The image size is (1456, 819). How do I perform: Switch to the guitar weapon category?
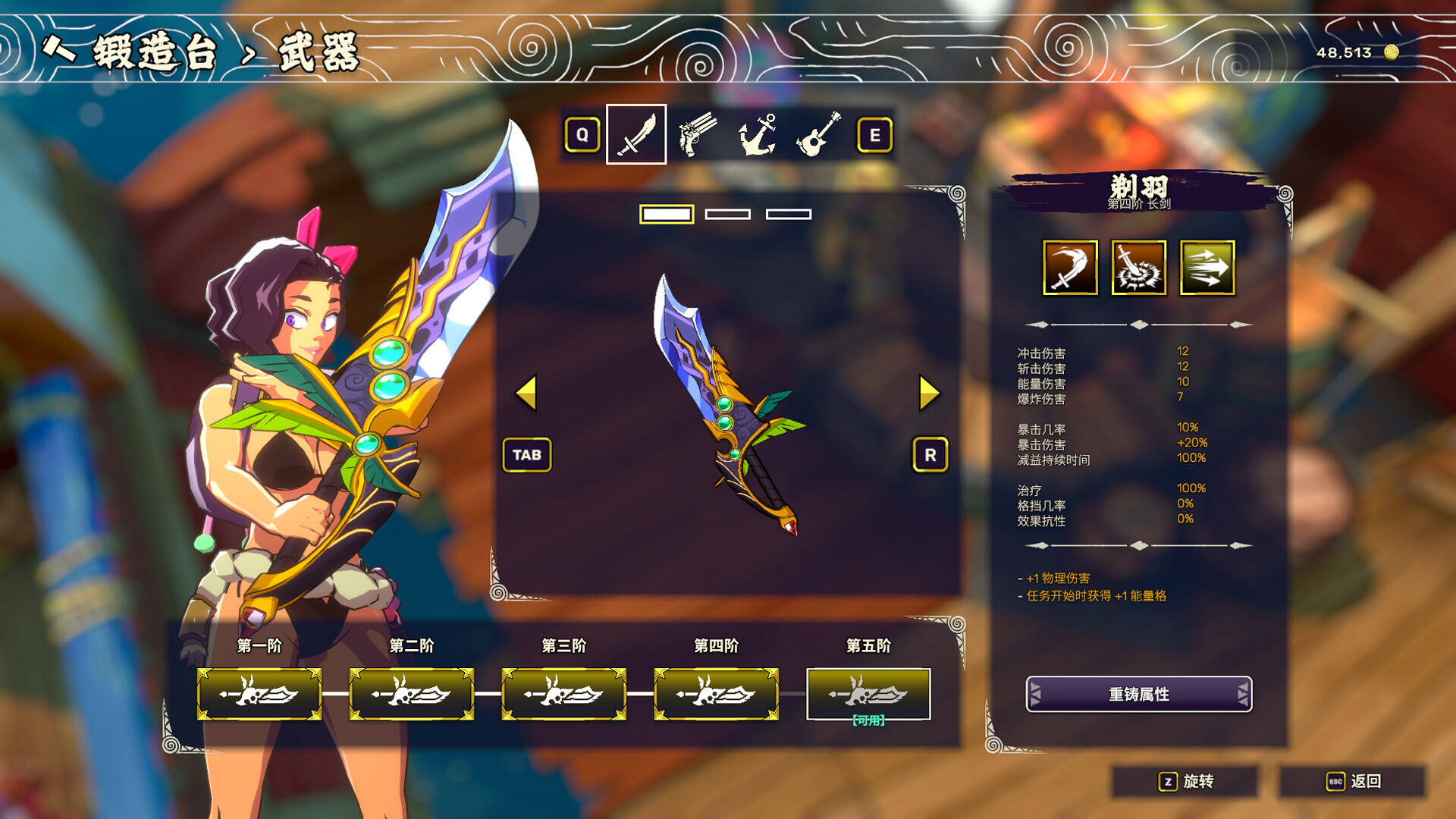818,135
